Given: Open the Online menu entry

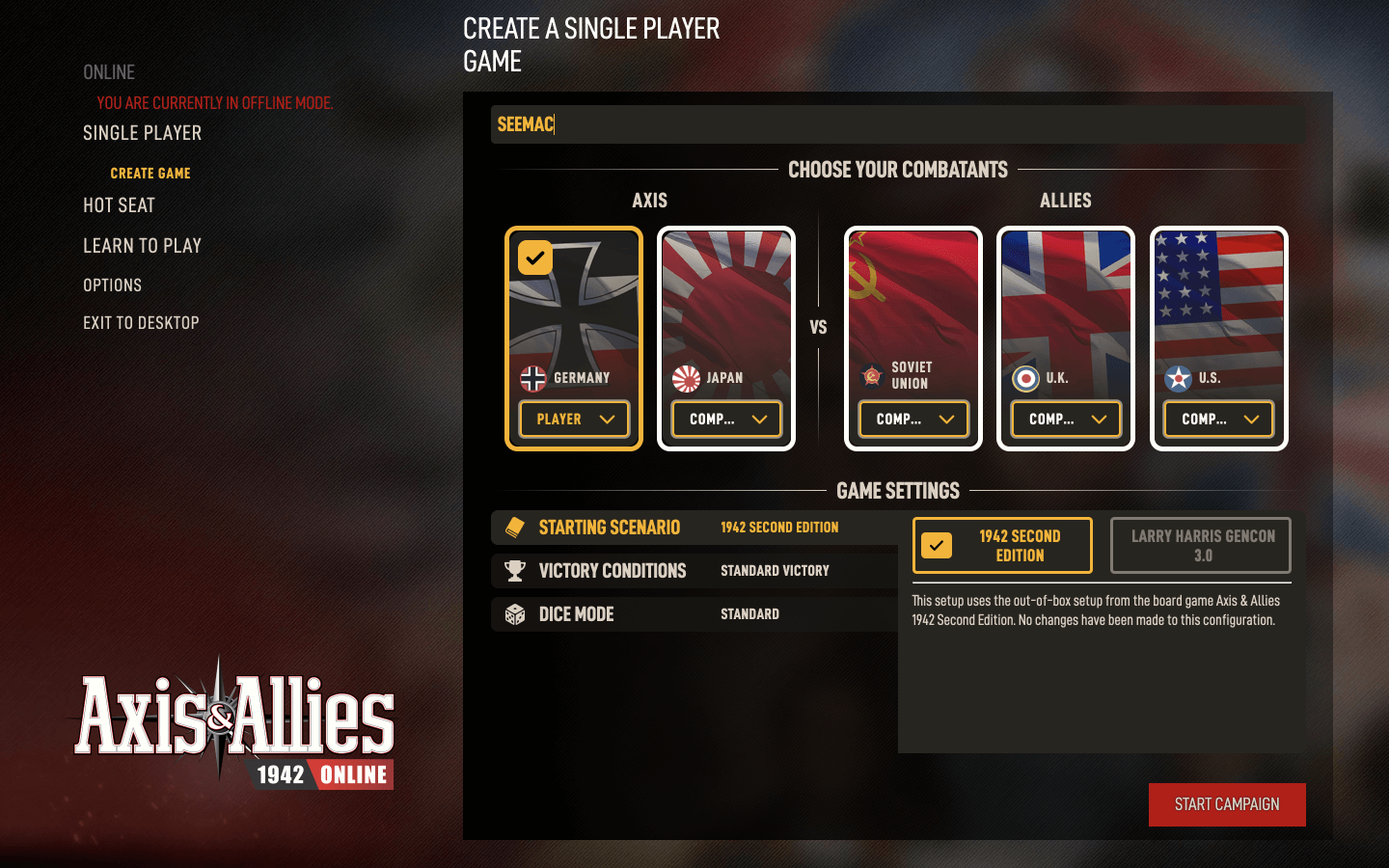Looking at the screenshot, I should click(109, 72).
